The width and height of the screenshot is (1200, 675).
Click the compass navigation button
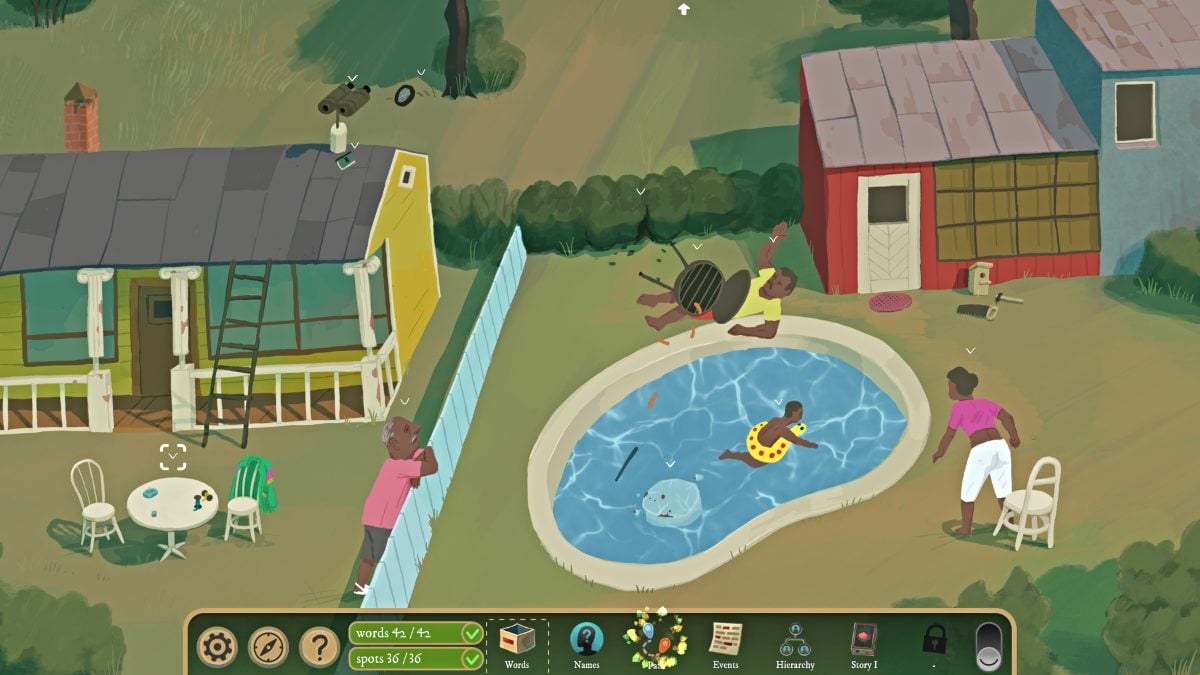pos(268,647)
